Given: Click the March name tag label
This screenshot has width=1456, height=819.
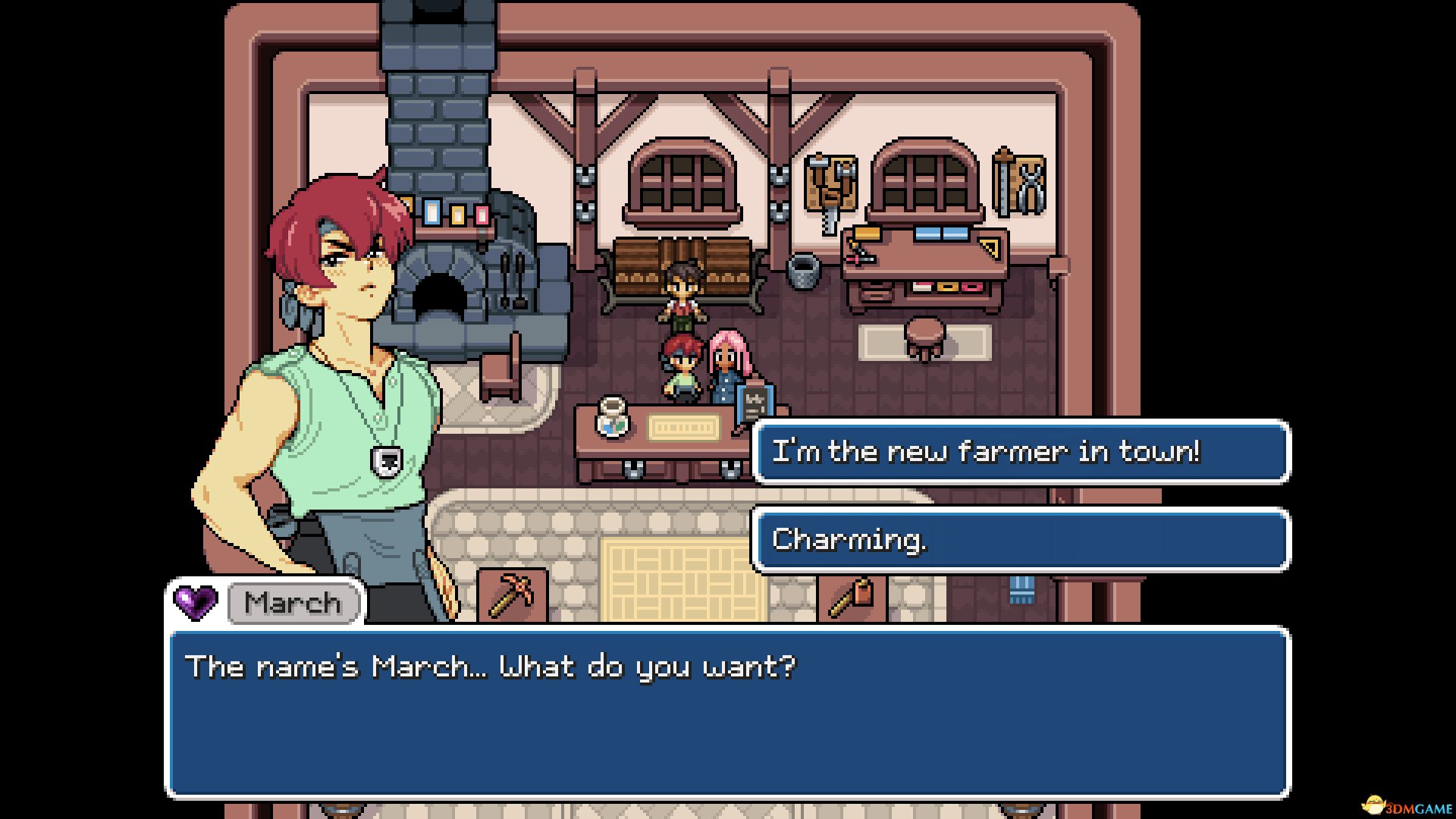Looking at the screenshot, I should [293, 603].
